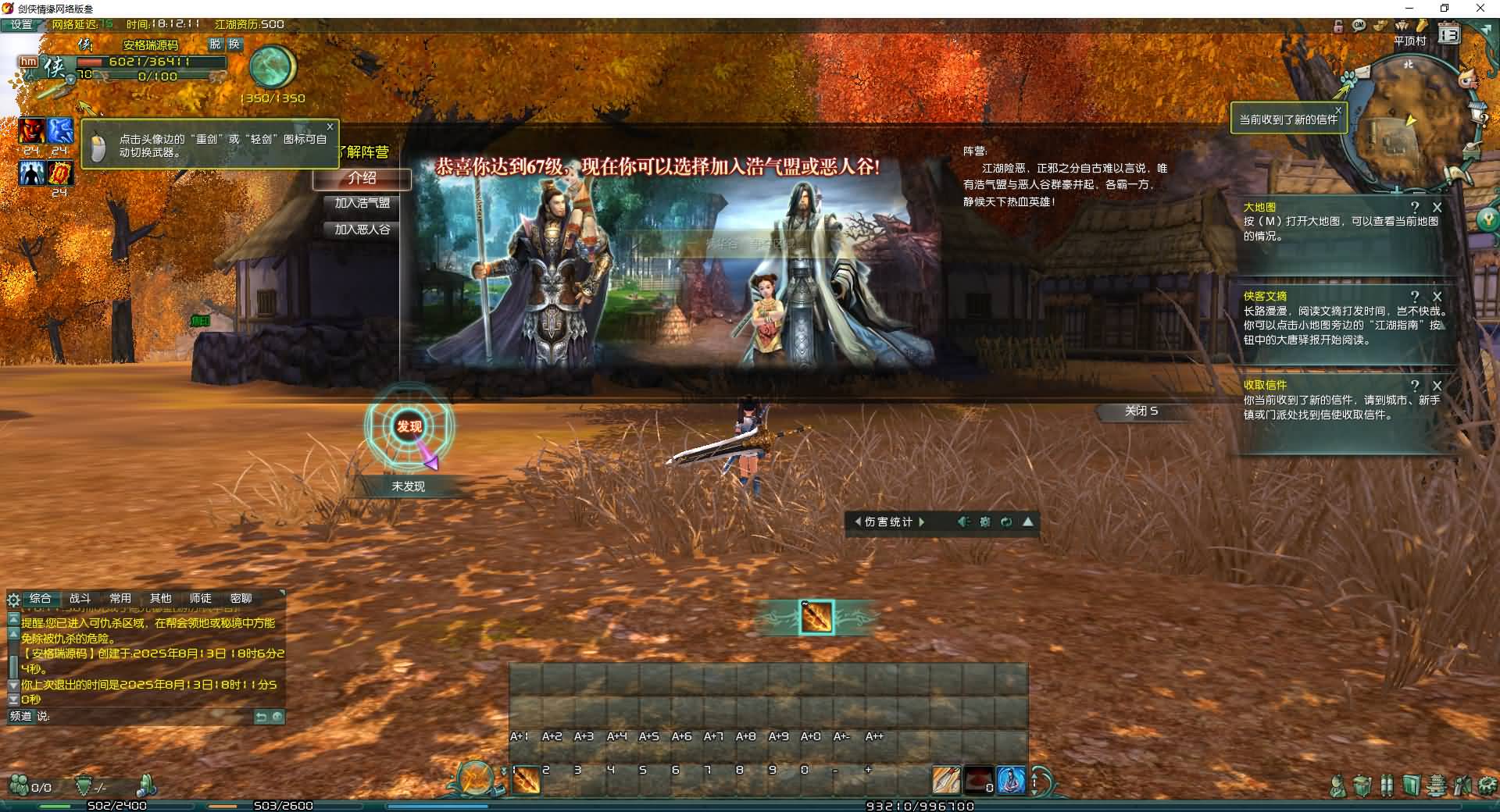Screen dimensions: 1500x812
Task: Mute the damage statistics sound with speaker icon
Action: (964, 522)
